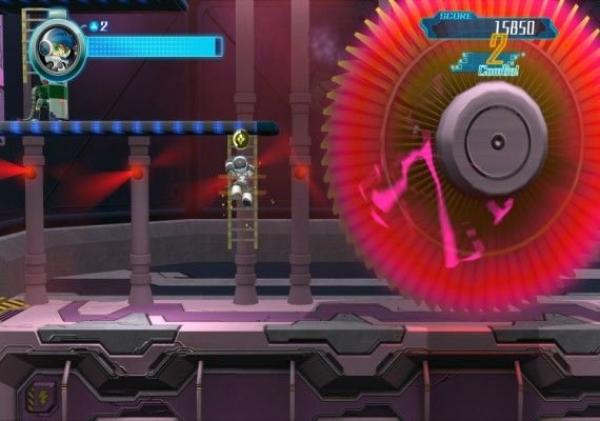Image resolution: width=600 pixels, height=421 pixels.
Task: Click Beck's character portrait icon
Action: [56, 48]
